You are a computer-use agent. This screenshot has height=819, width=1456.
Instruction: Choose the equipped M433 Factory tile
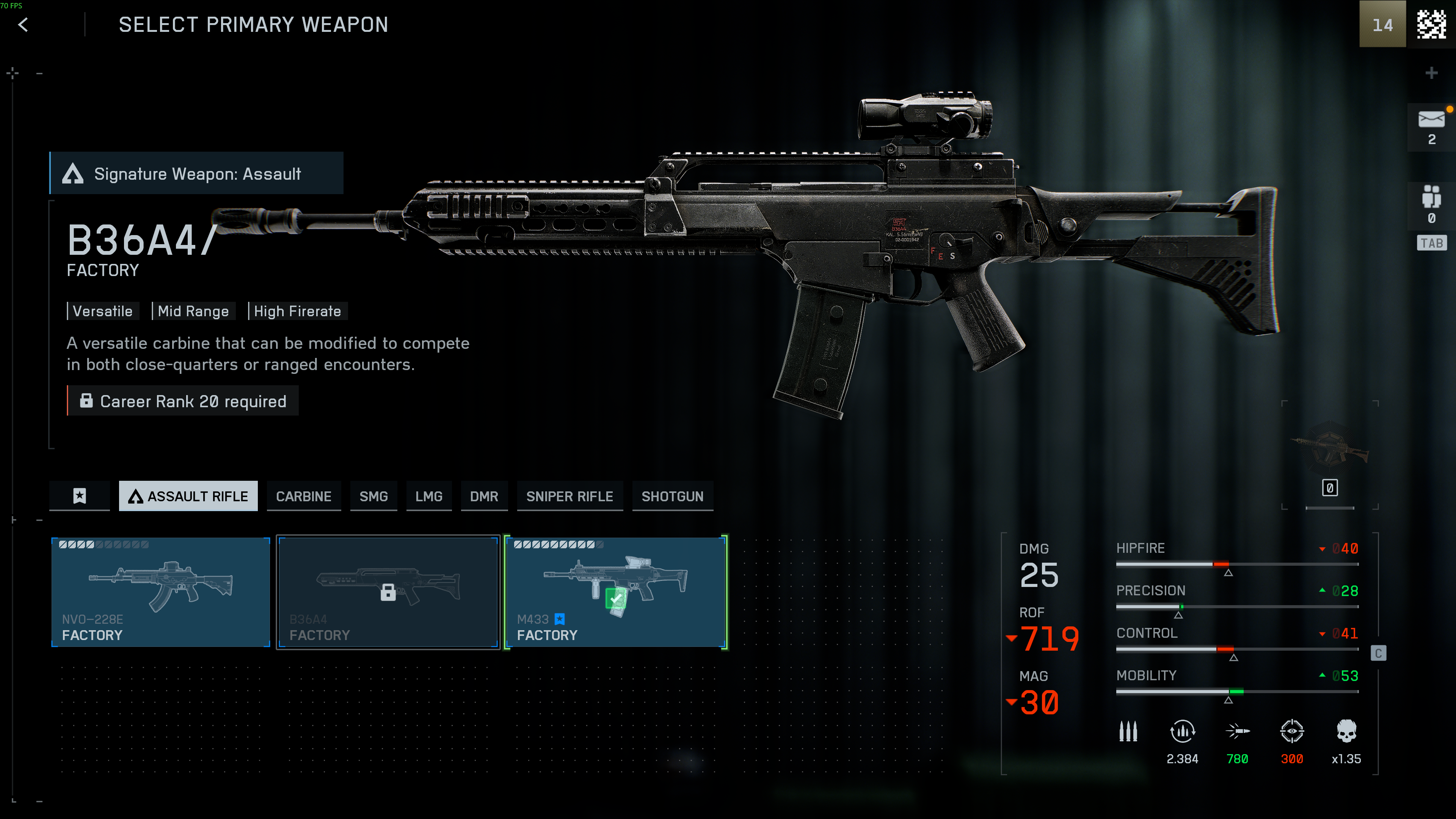tap(615, 591)
